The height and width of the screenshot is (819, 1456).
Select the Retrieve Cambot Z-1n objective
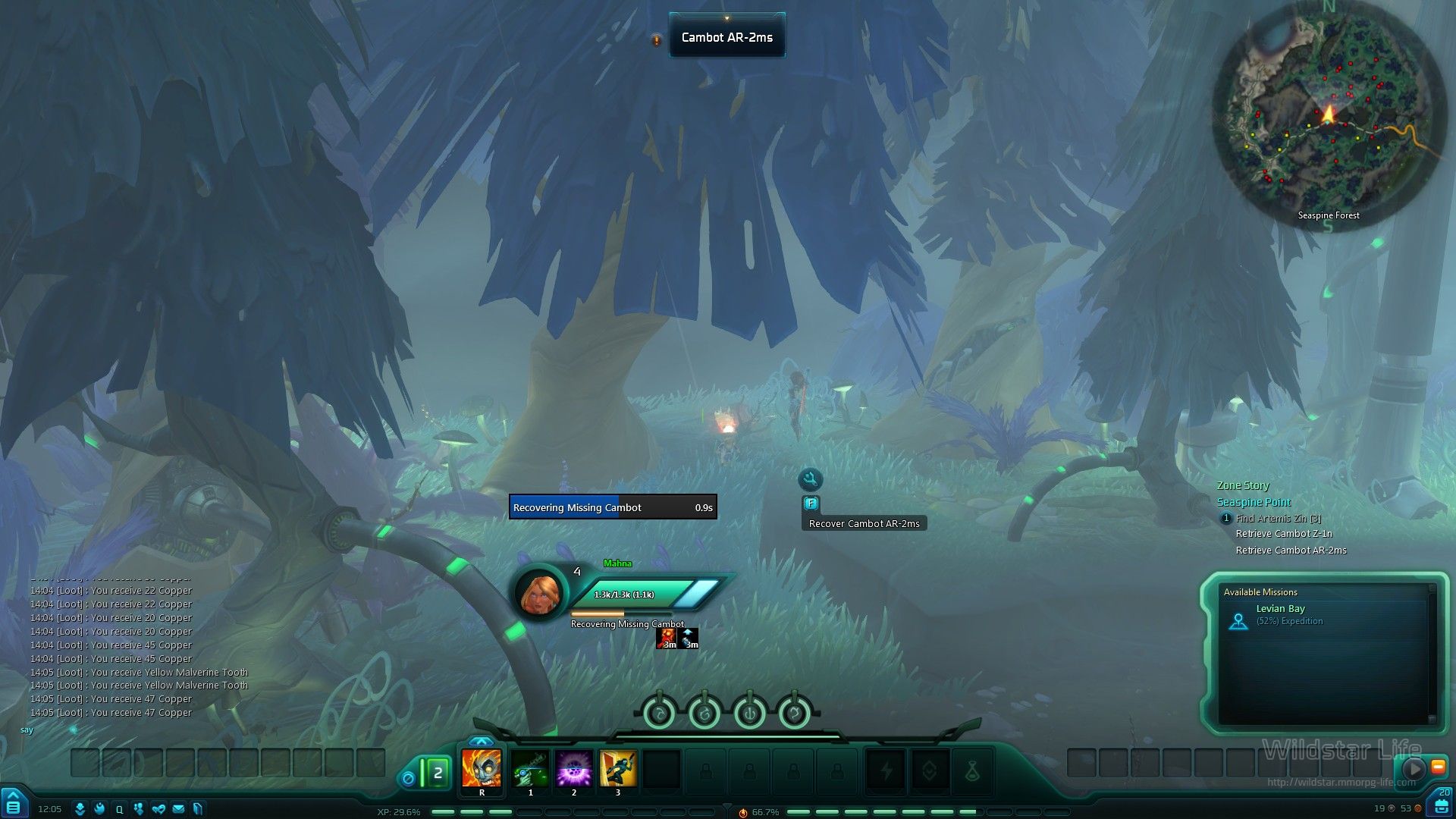(x=1283, y=534)
